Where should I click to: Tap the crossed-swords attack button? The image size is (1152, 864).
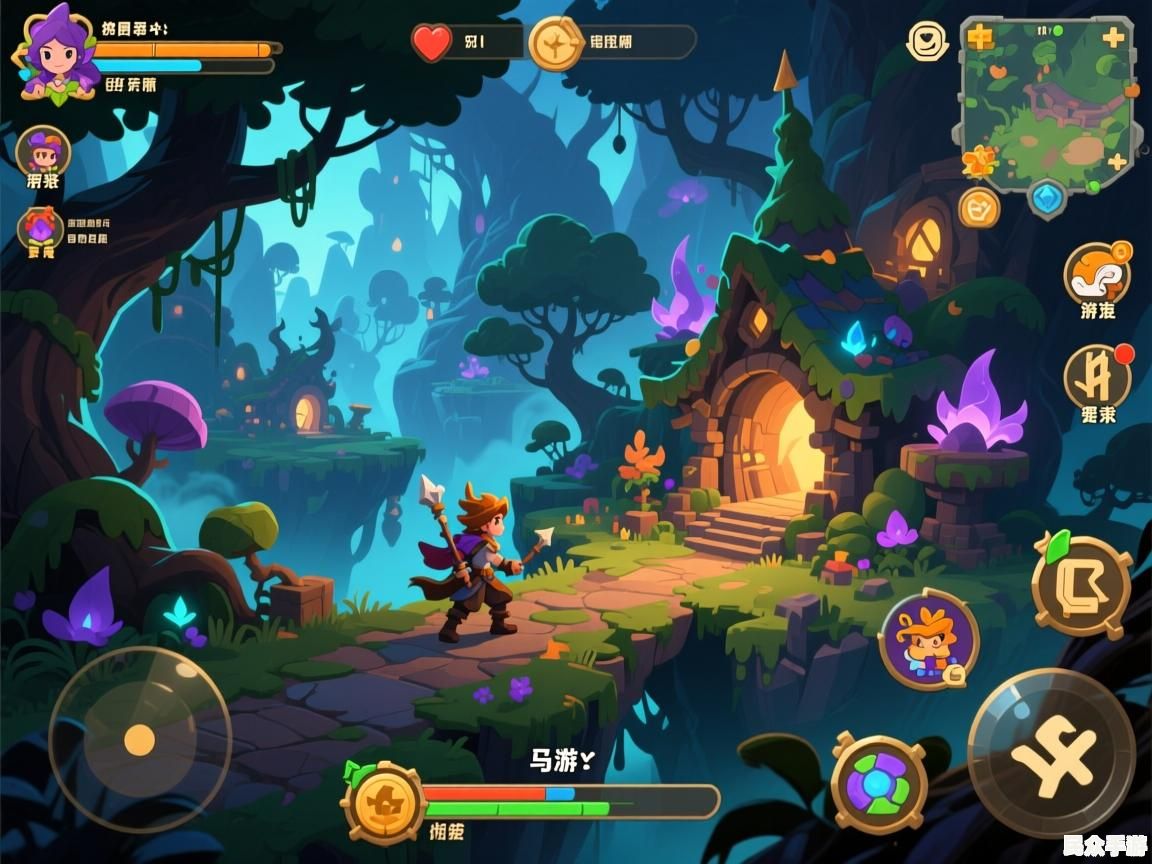pyautogui.click(x=1050, y=752)
